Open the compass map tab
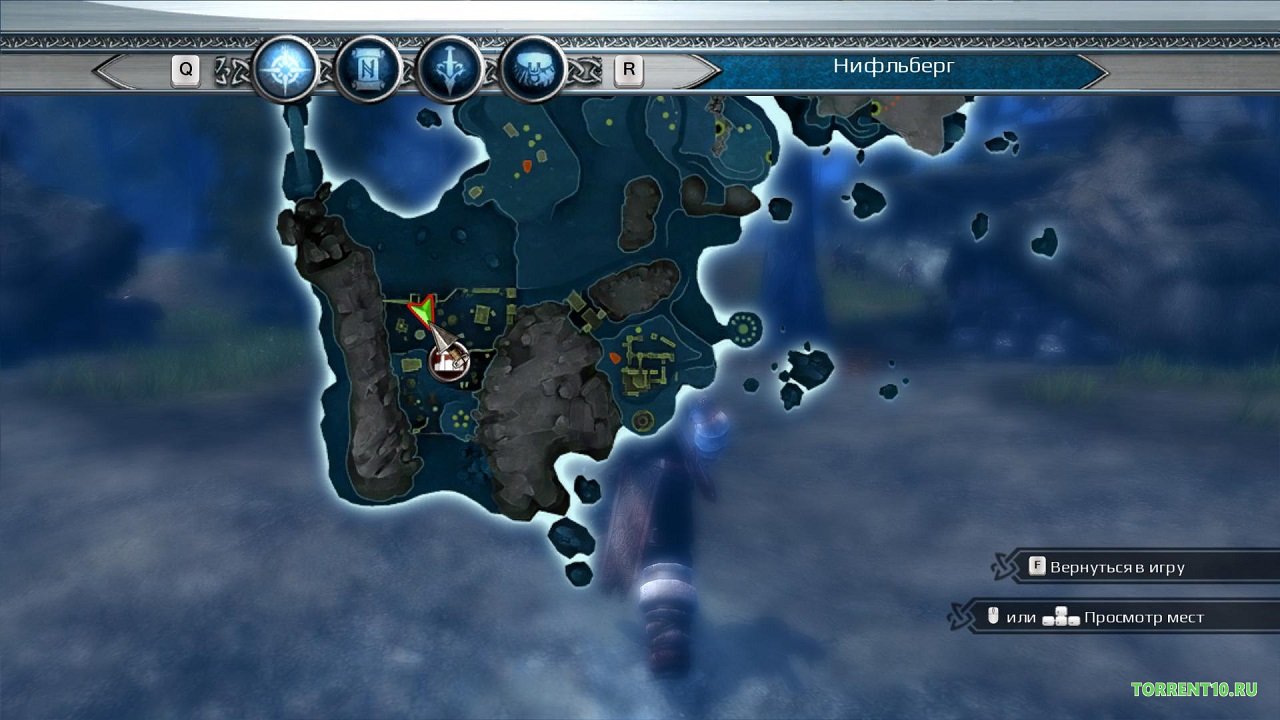 tap(285, 70)
